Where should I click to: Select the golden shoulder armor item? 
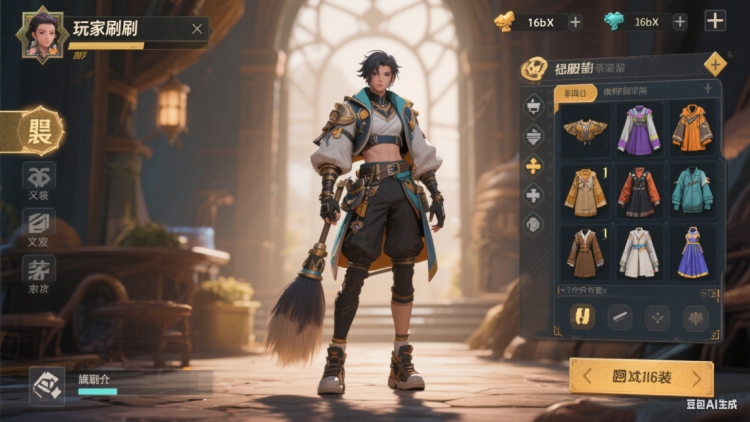point(584,131)
